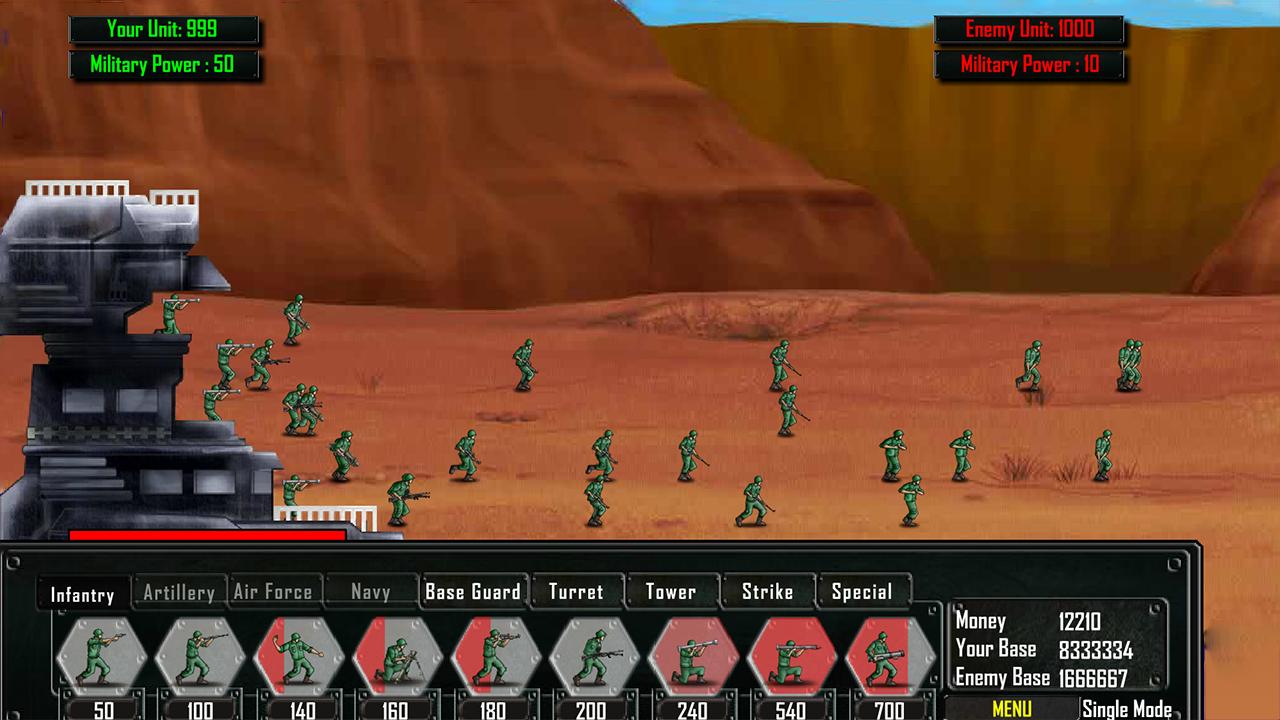
Task: Pick the 200-cost machine gunner soldier
Action: tap(590, 655)
